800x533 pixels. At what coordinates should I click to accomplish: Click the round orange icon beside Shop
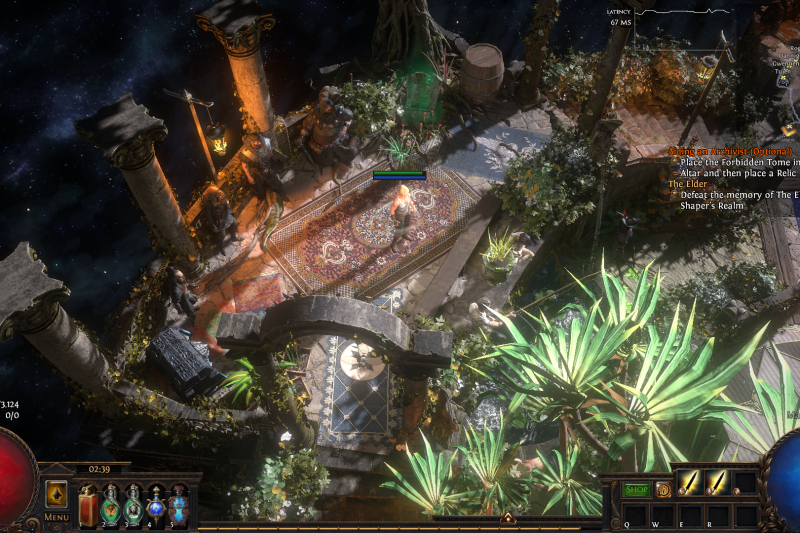click(x=662, y=490)
